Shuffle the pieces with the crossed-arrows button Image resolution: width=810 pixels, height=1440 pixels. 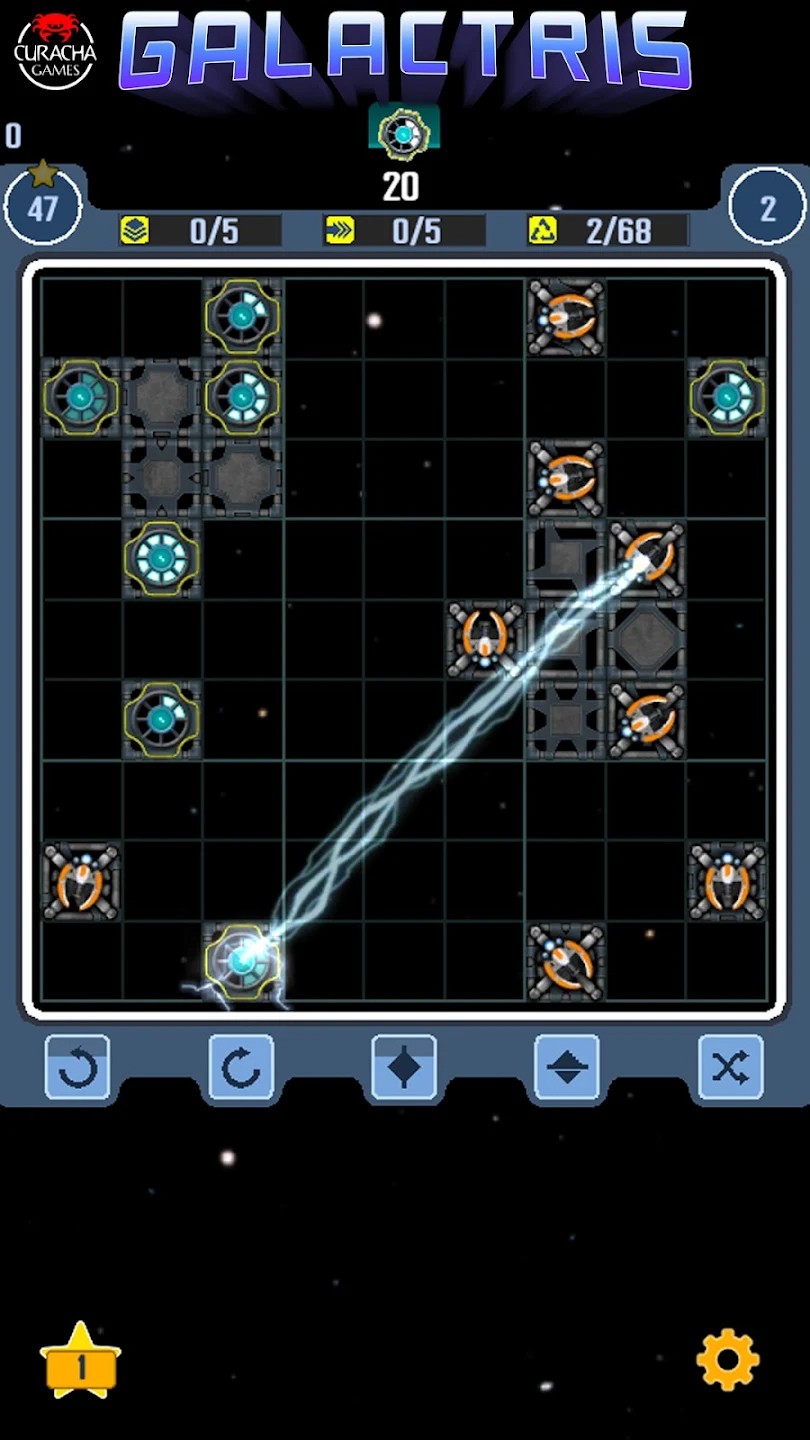(x=730, y=1068)
